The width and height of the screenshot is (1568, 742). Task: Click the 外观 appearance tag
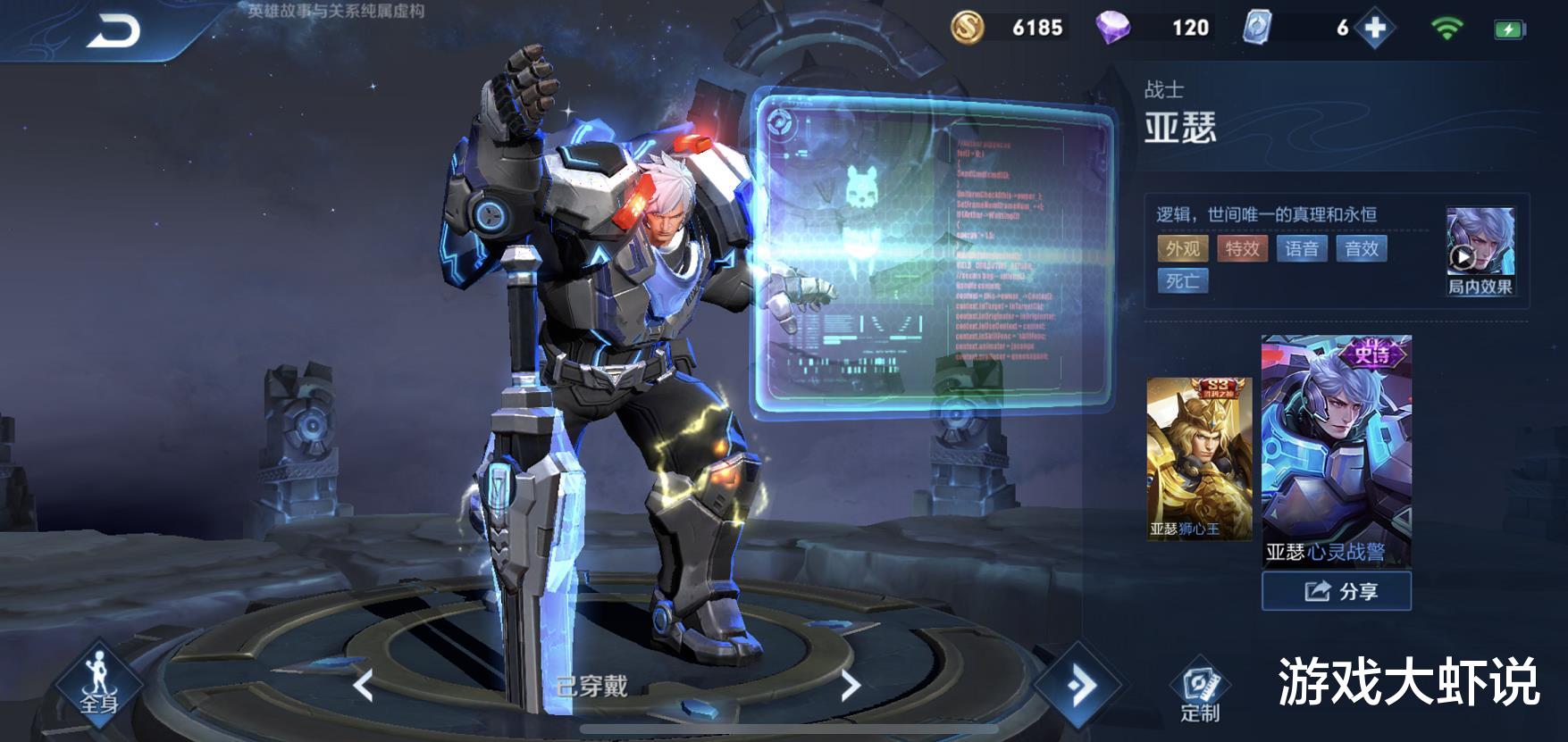click(1182, 249)
